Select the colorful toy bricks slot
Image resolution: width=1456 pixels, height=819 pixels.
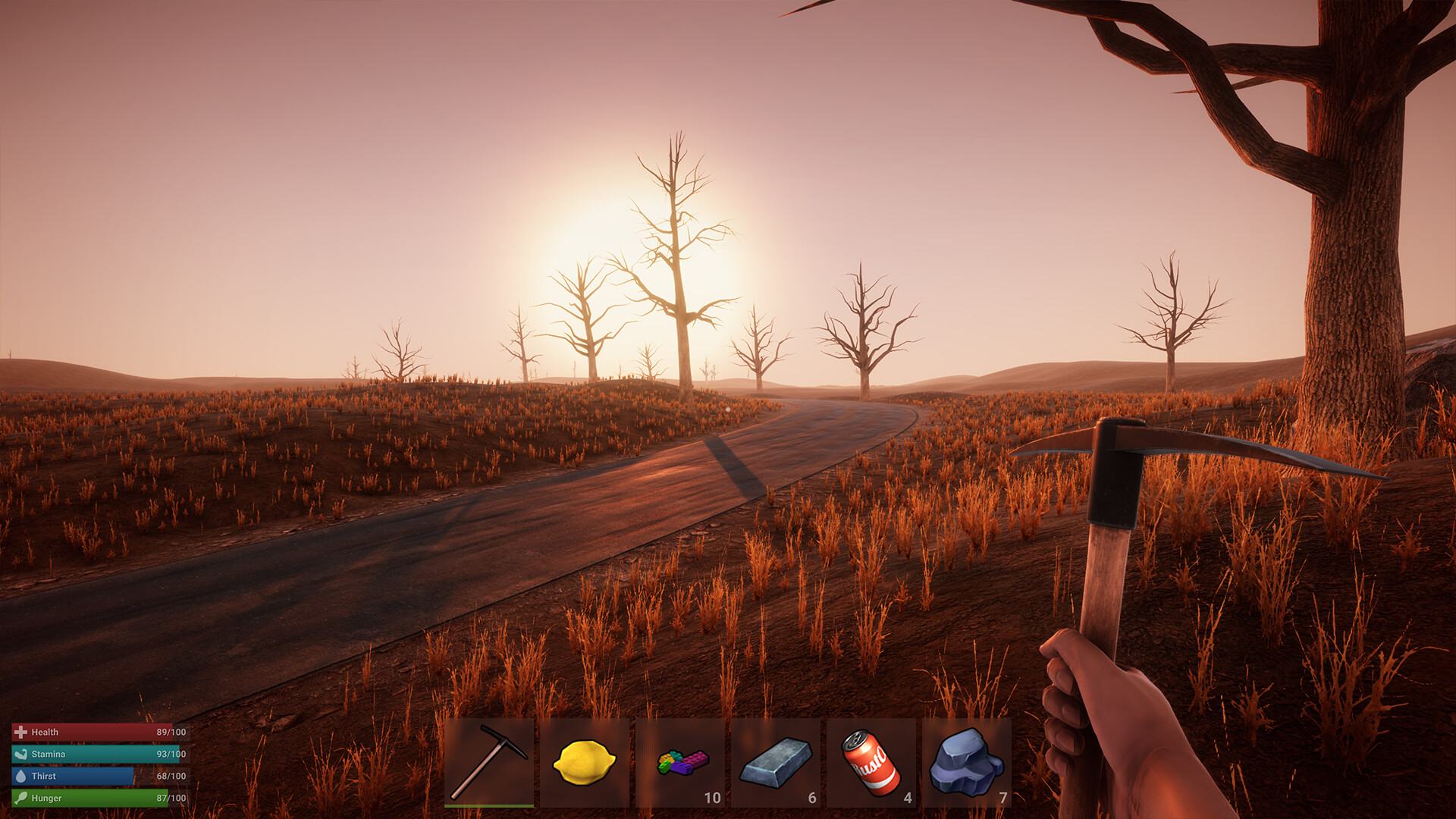[x=680, y=762]
